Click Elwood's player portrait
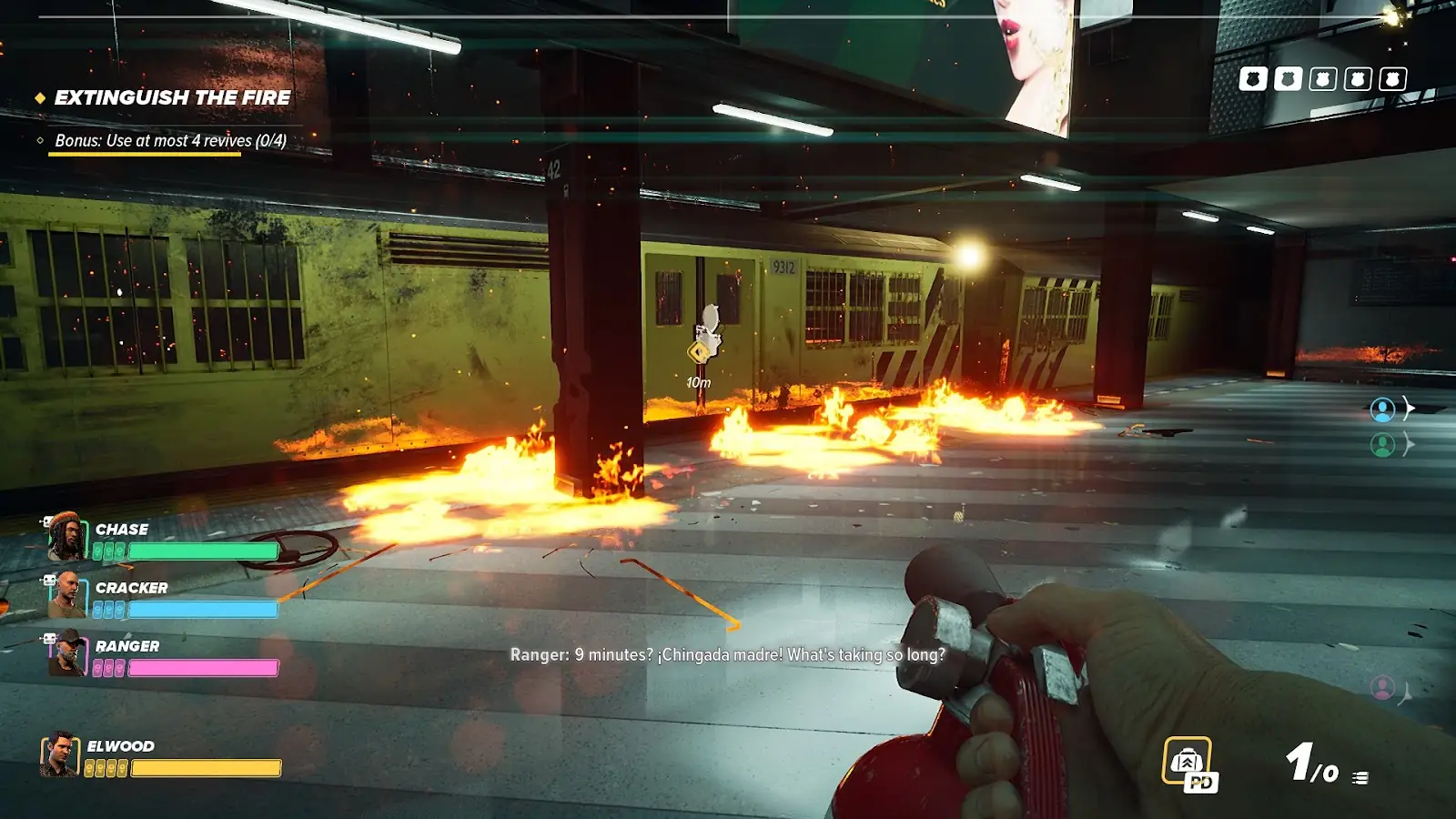 tap(60, 755)
